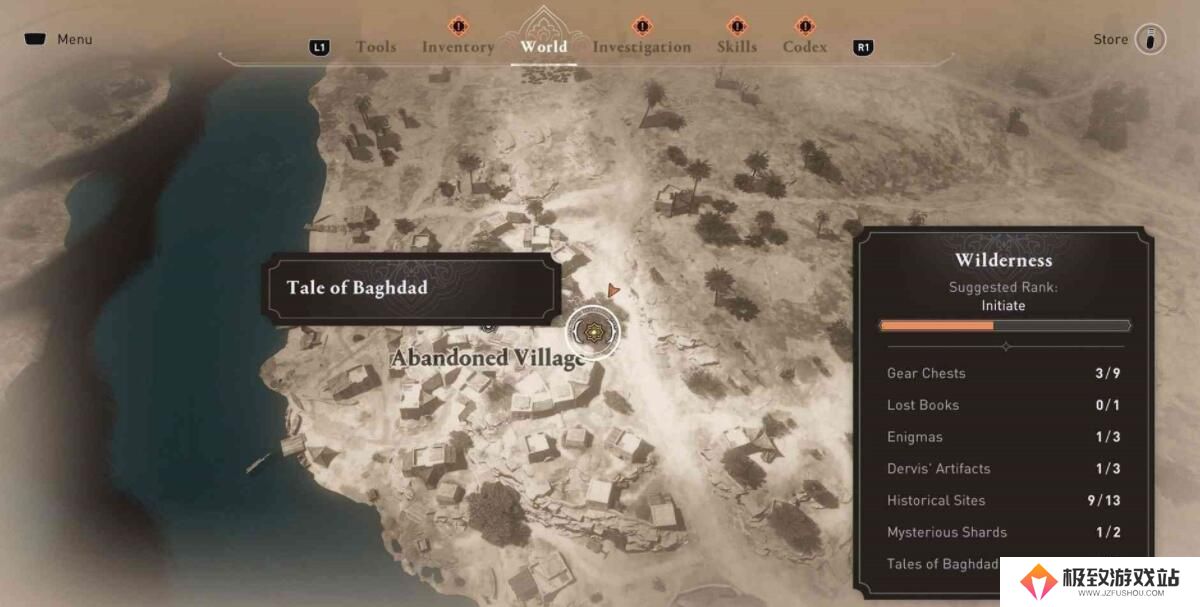Select the Gear Chests row

click(1004, 373)
